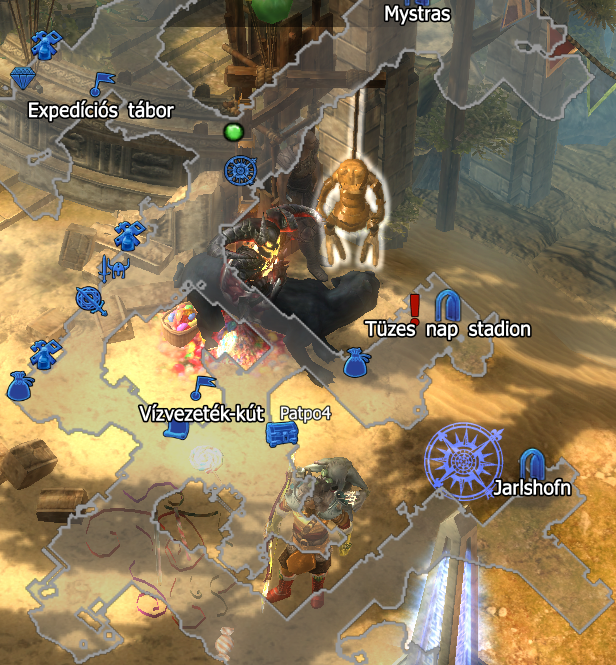The width and height of the screenshot is (616, 665).
Task: Click the Expedíciós tábor flag marker
Action: (x=101, y=82)
